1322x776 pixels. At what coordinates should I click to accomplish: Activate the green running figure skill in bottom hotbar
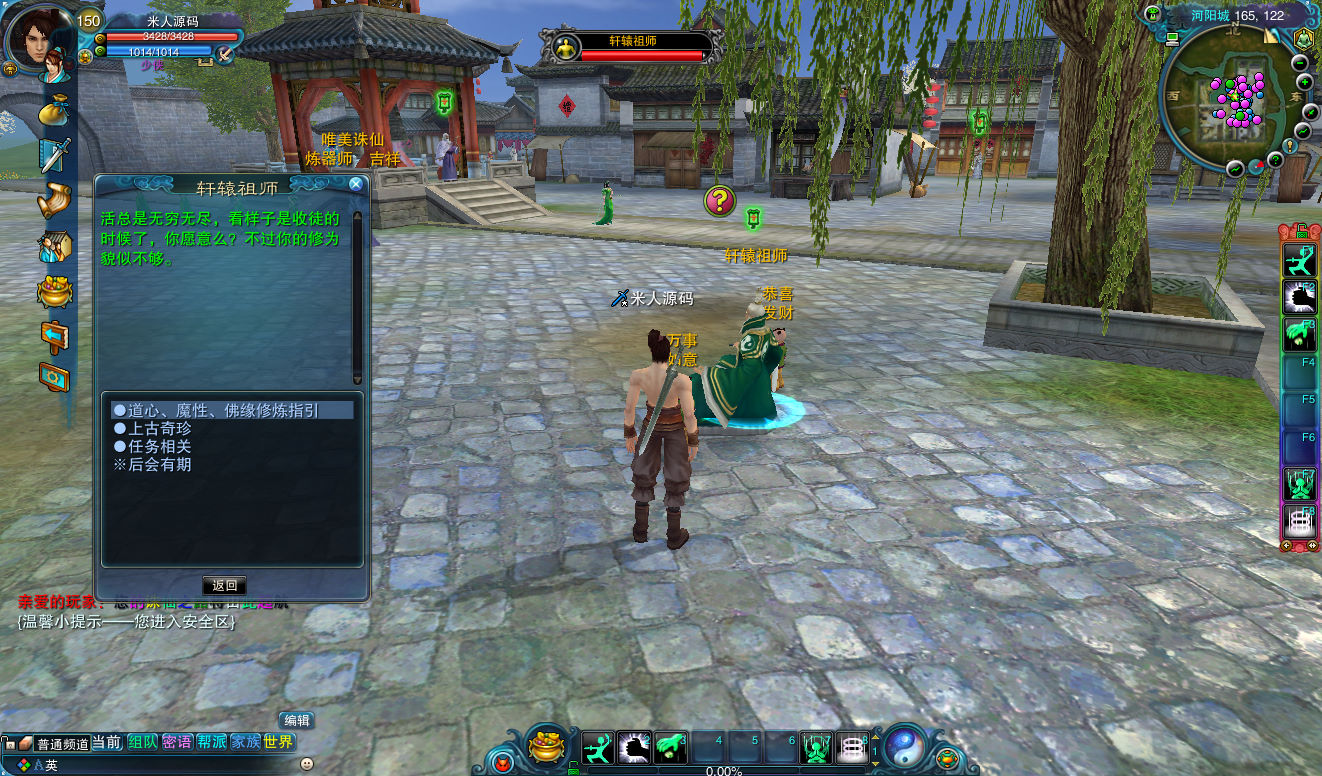598,748
